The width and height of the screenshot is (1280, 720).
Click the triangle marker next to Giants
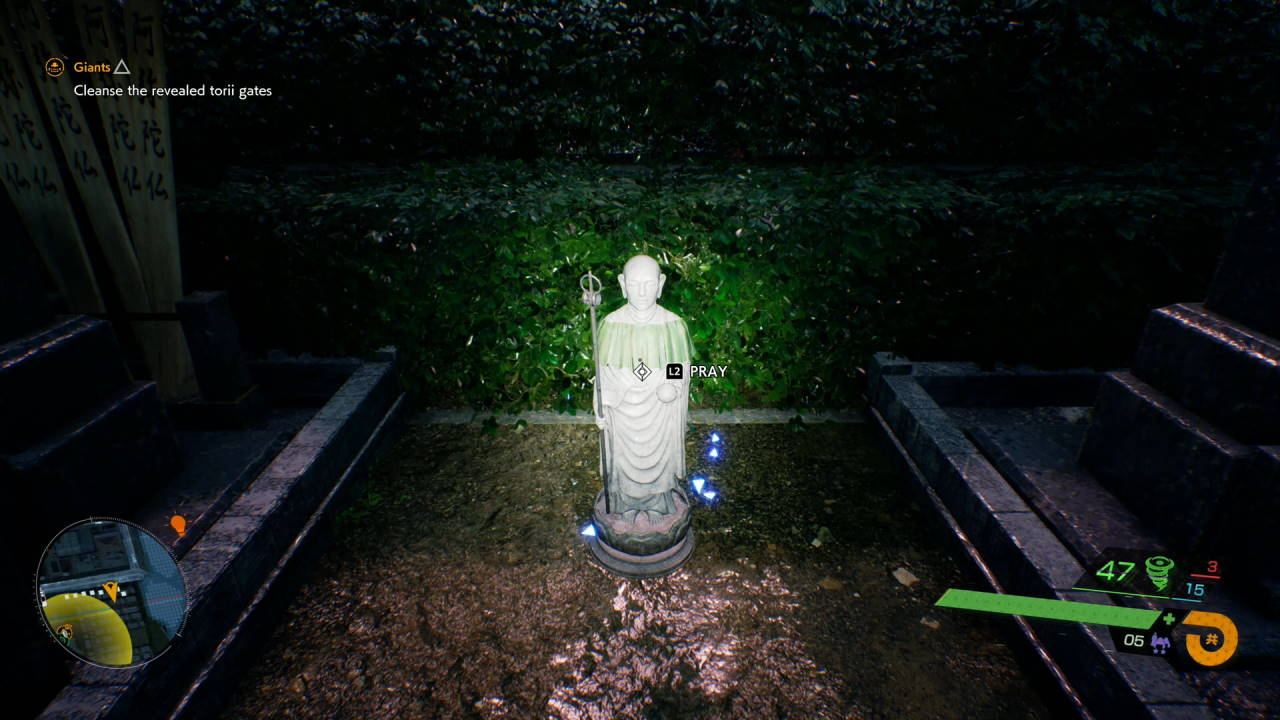pos(121,68)
